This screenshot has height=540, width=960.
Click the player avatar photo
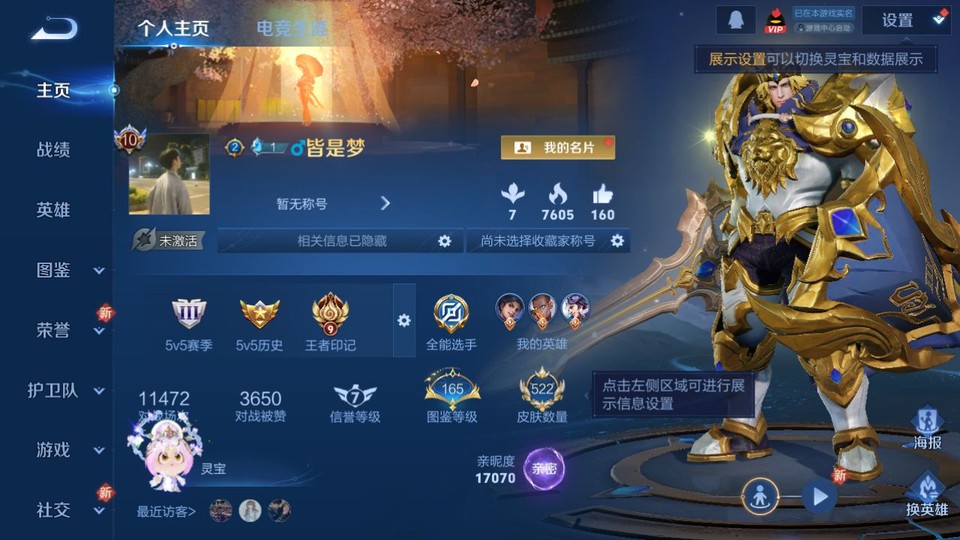(169, 175)
